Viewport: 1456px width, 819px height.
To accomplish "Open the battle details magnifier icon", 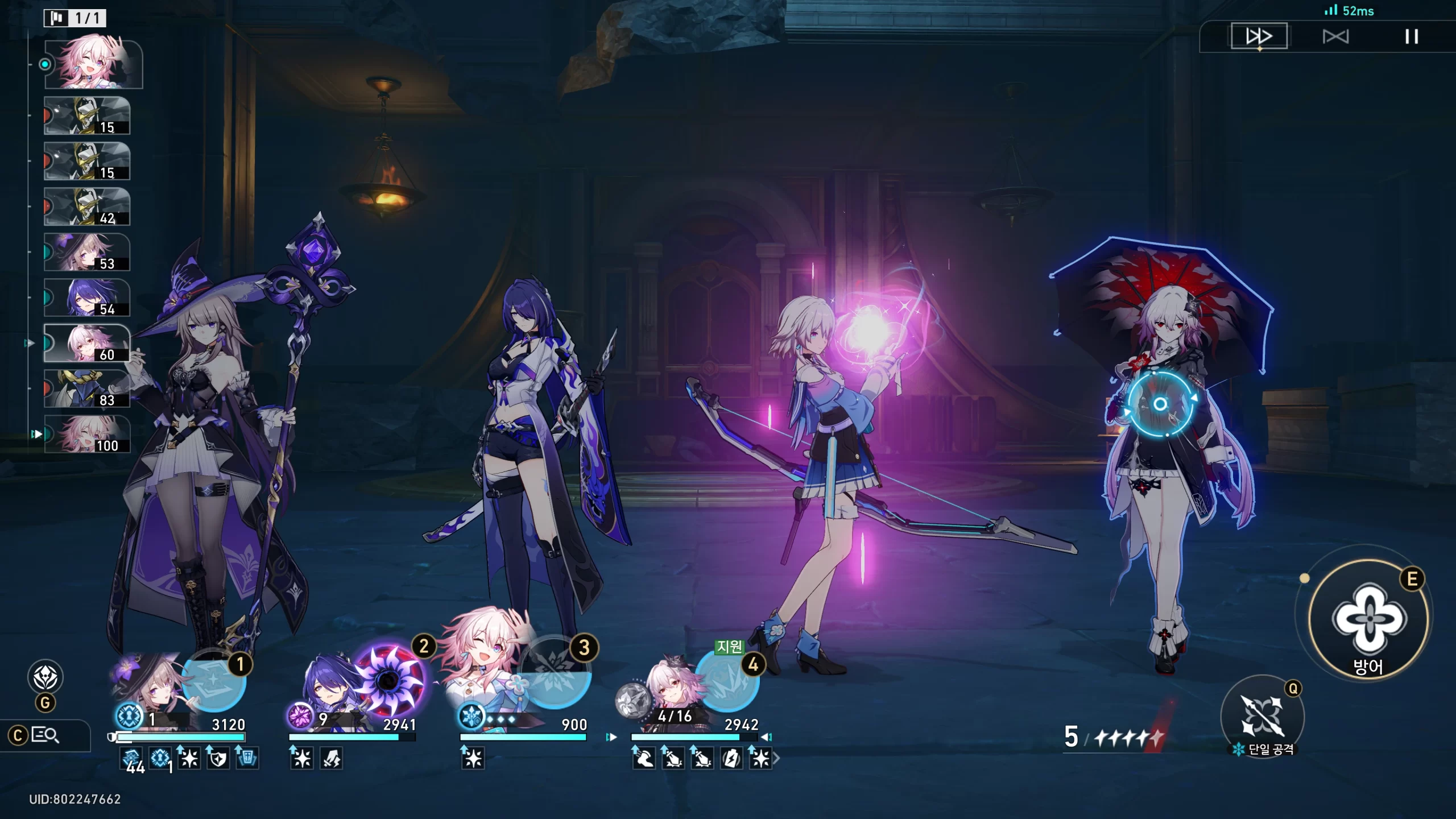I will point(45,735).
